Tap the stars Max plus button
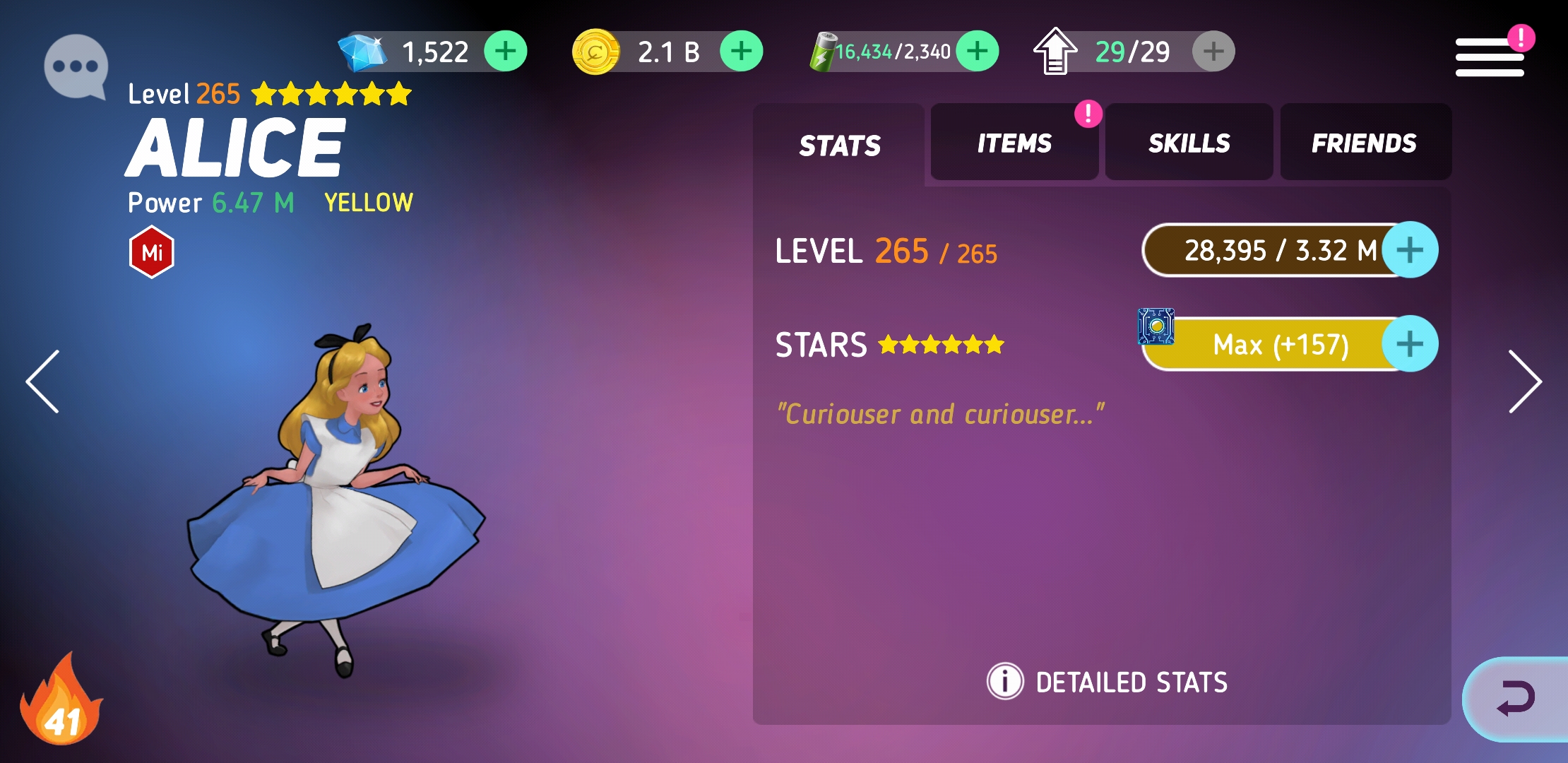Screen dimensions: 1568x763 1410,344
